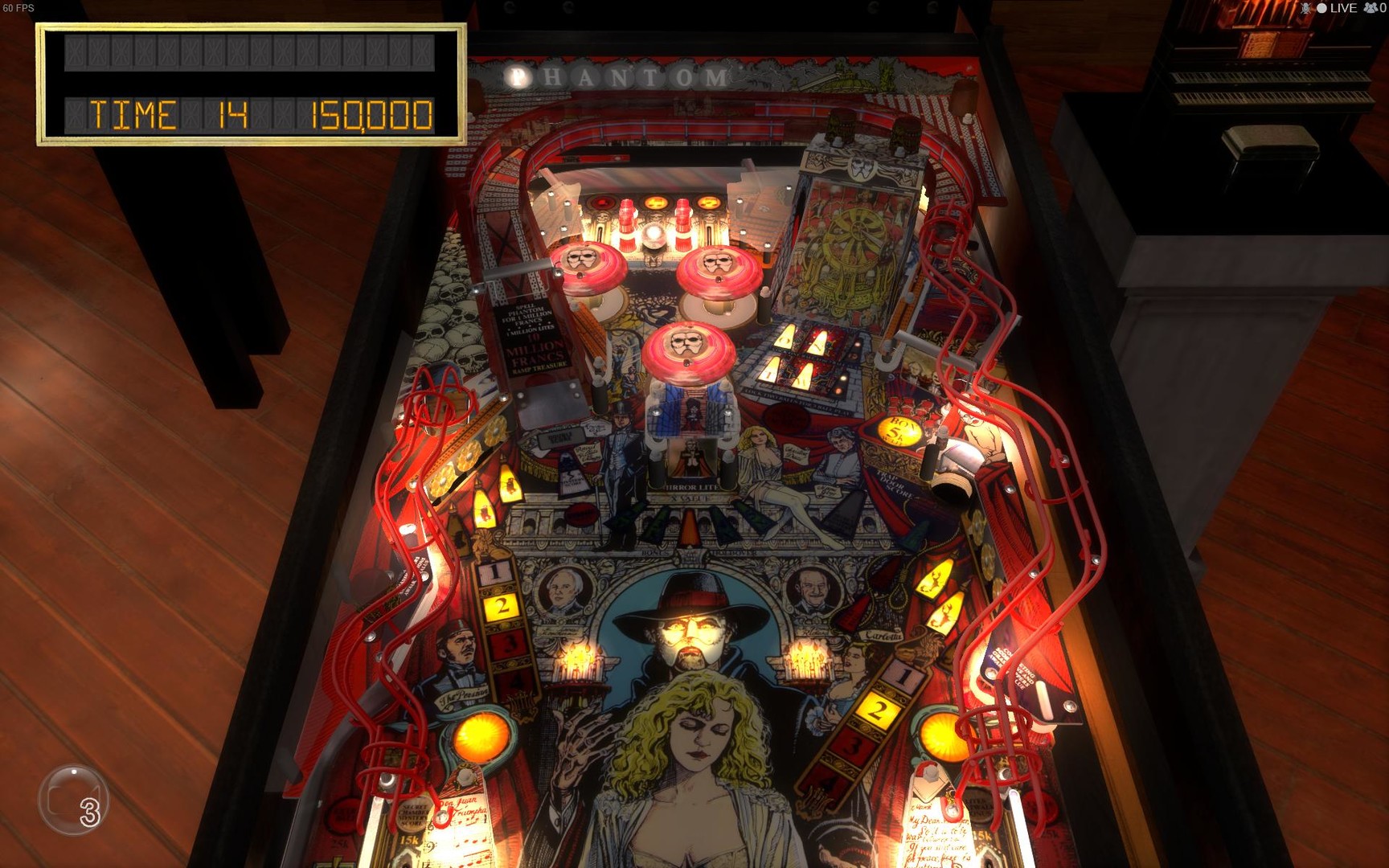This screenshot has height=868, width=1389.
Task: Click the muted microphone icon
Action: (1306, 10)
